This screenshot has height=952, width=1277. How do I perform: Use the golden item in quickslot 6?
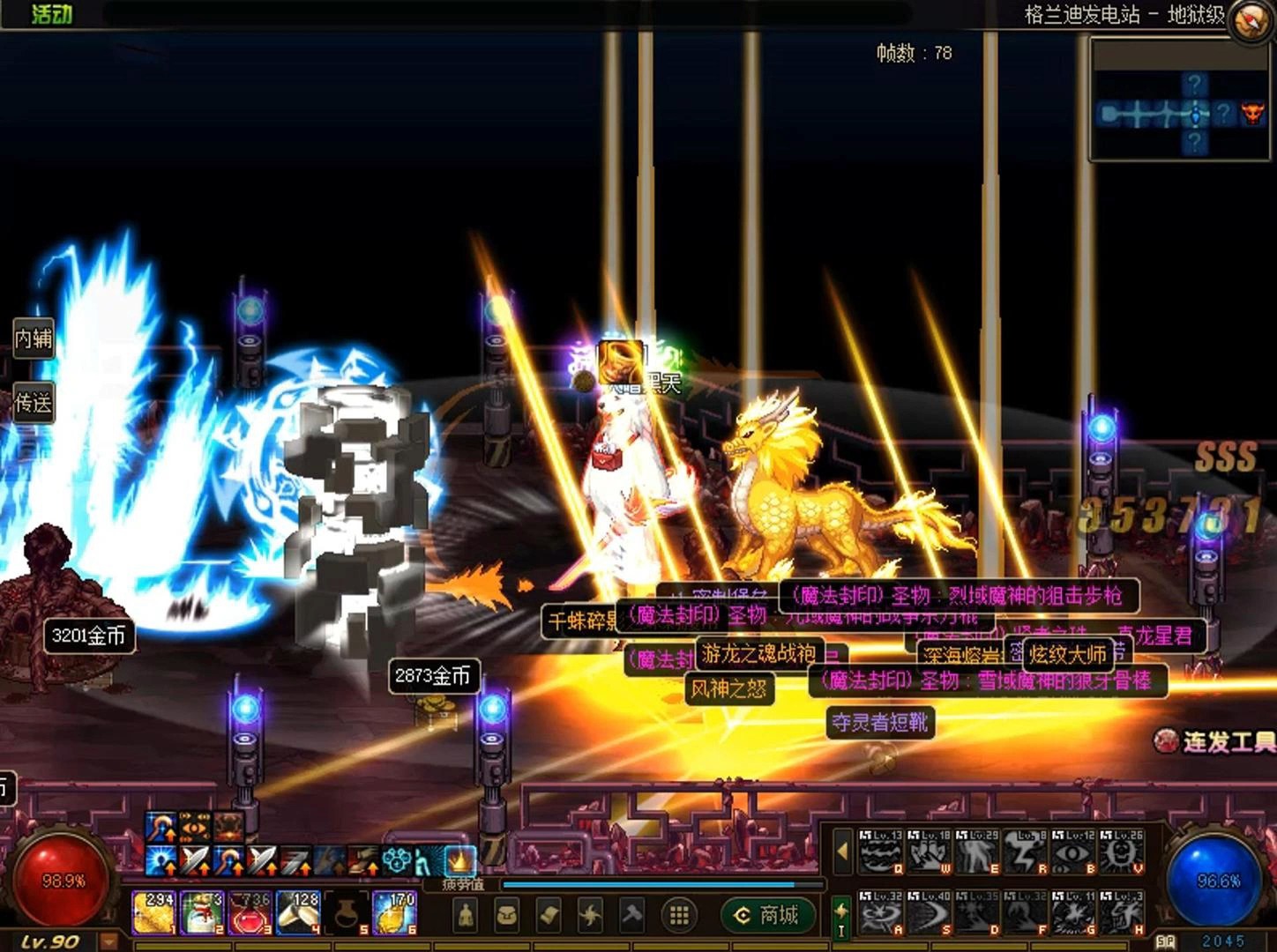coord(394,913)
